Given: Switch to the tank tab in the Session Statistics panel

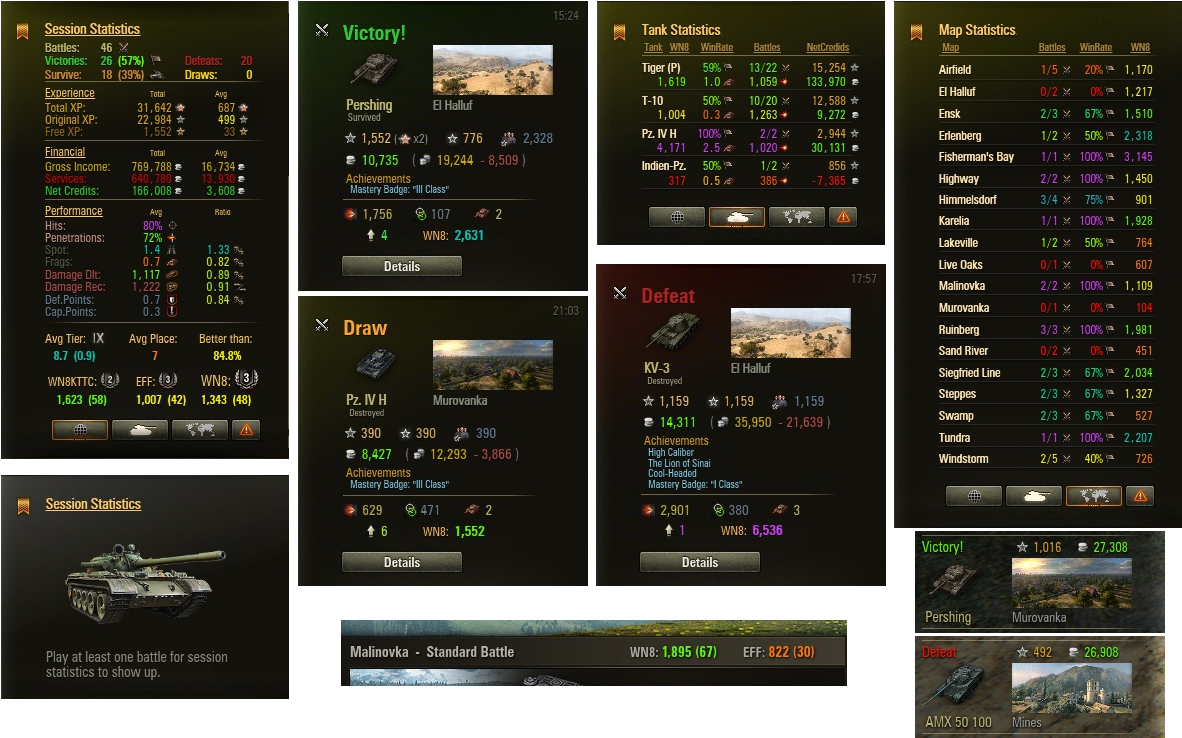Looking at the screenshot, I should pyautogui.click(x=139, y=430).
